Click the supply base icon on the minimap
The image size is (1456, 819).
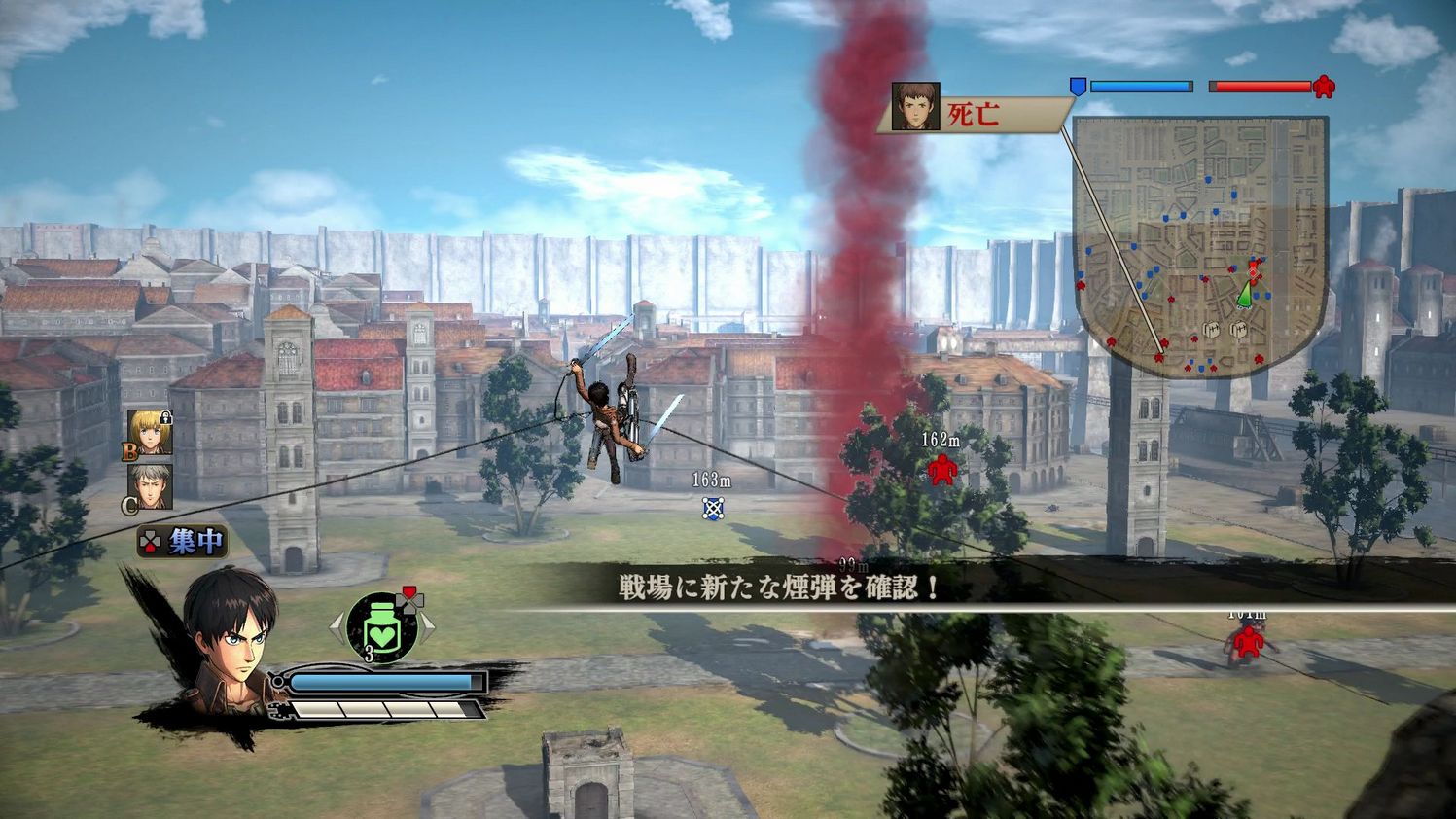(1214, 329)
